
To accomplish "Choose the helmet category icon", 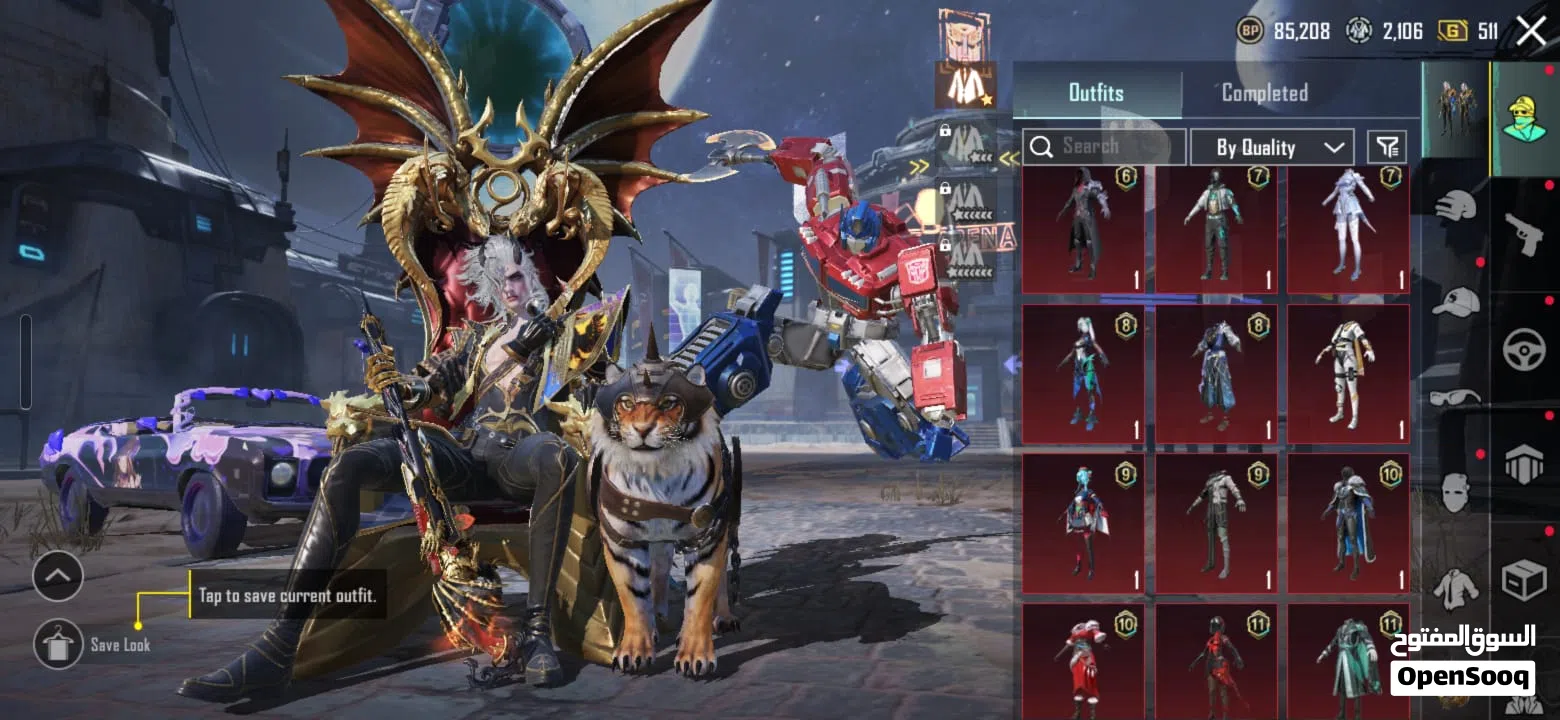I will (1455, 207).
